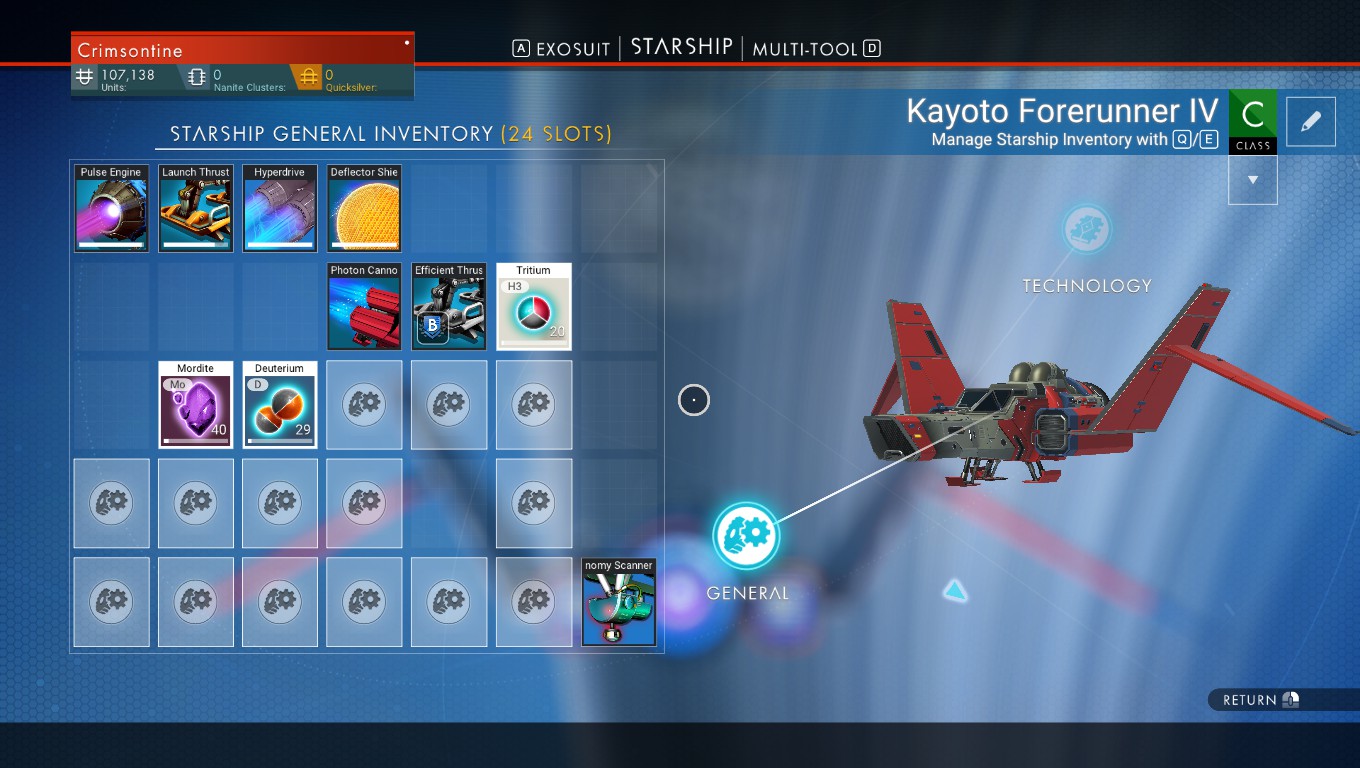Click the Deuterium stack
This screenshot has height=768, width=1360.
(280, 404)
